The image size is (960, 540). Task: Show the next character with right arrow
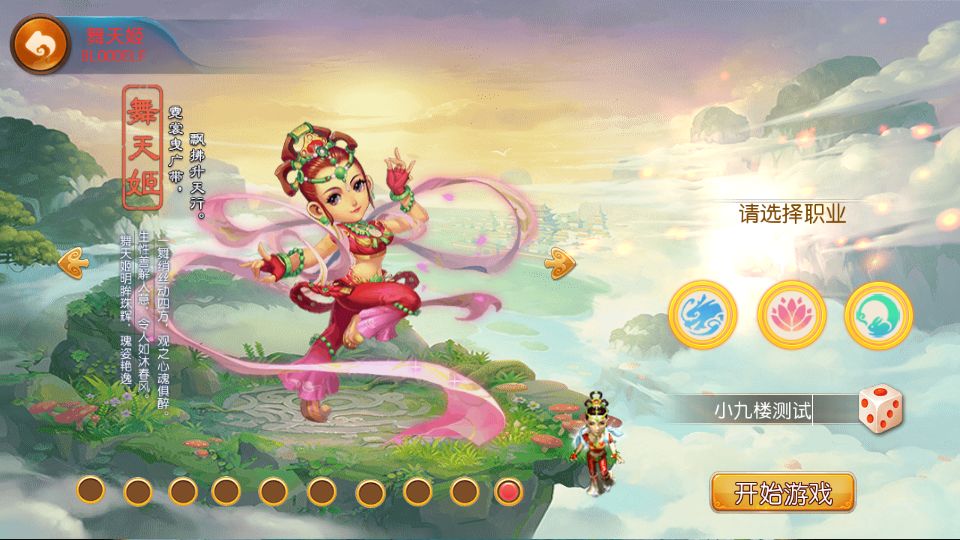(x=559, y=263)
